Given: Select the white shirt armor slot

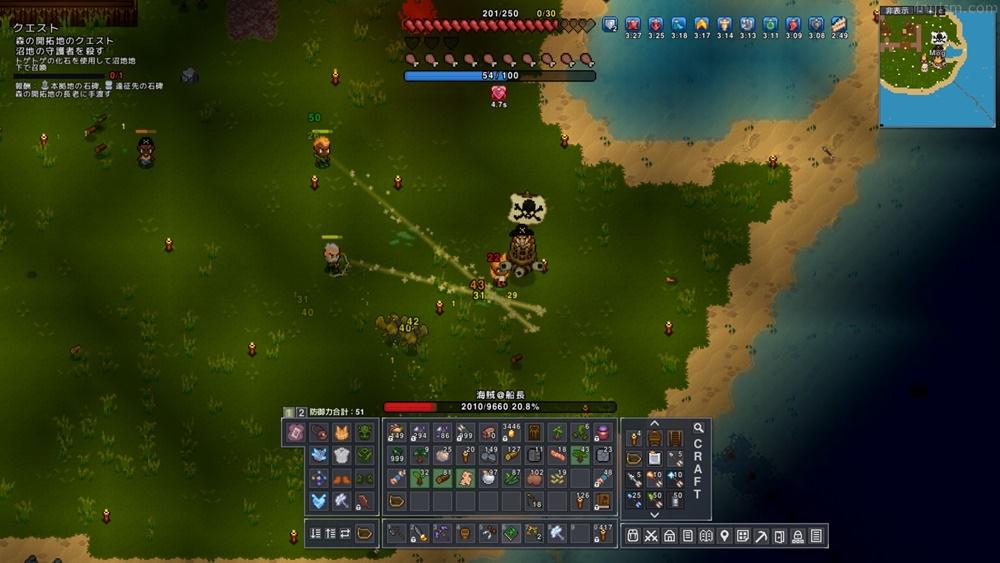Looking at the screenshot, I should click(341, 456).
